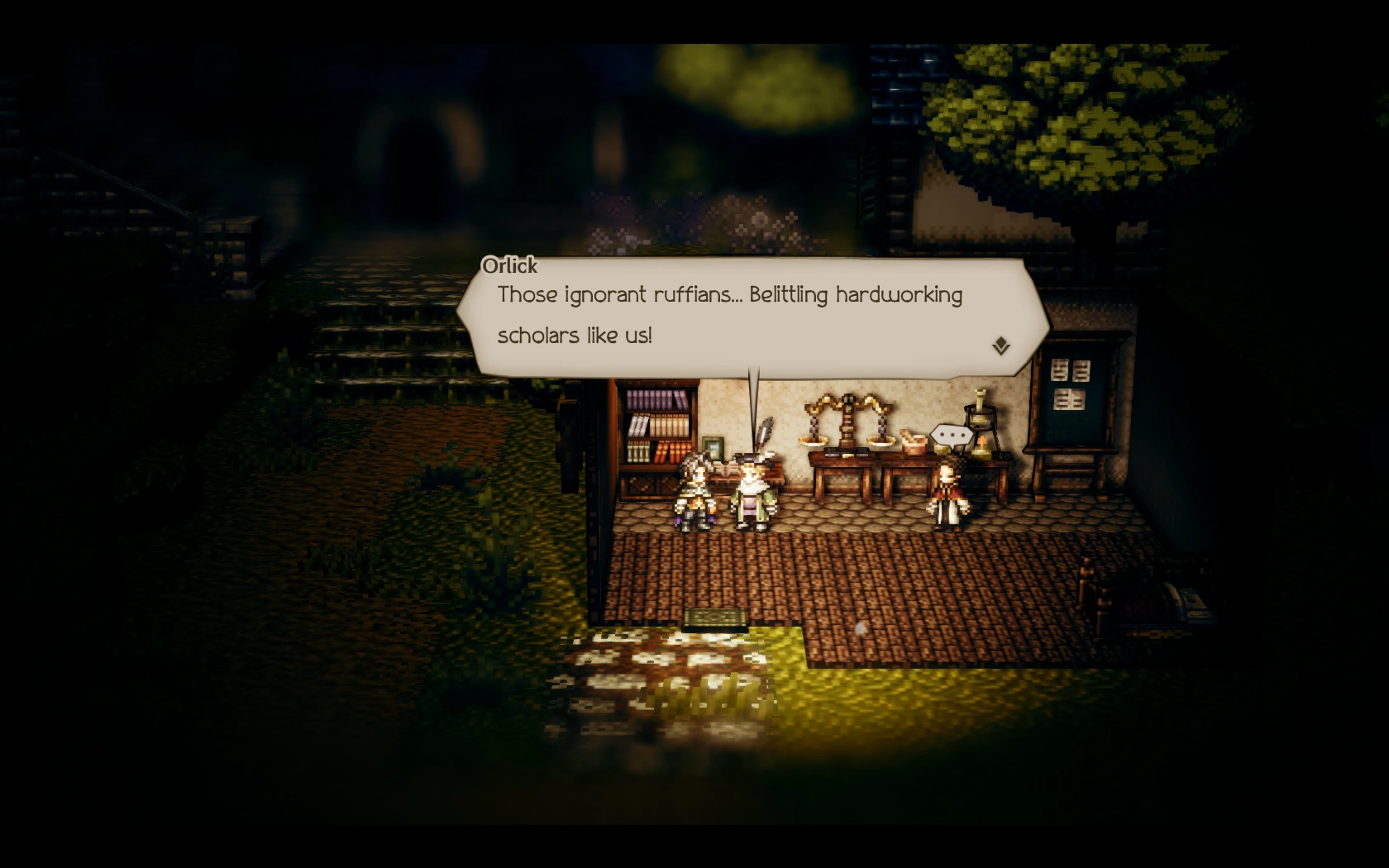Select the Orlick name label
1389x868 pixels.
click(x=508, y=266)
